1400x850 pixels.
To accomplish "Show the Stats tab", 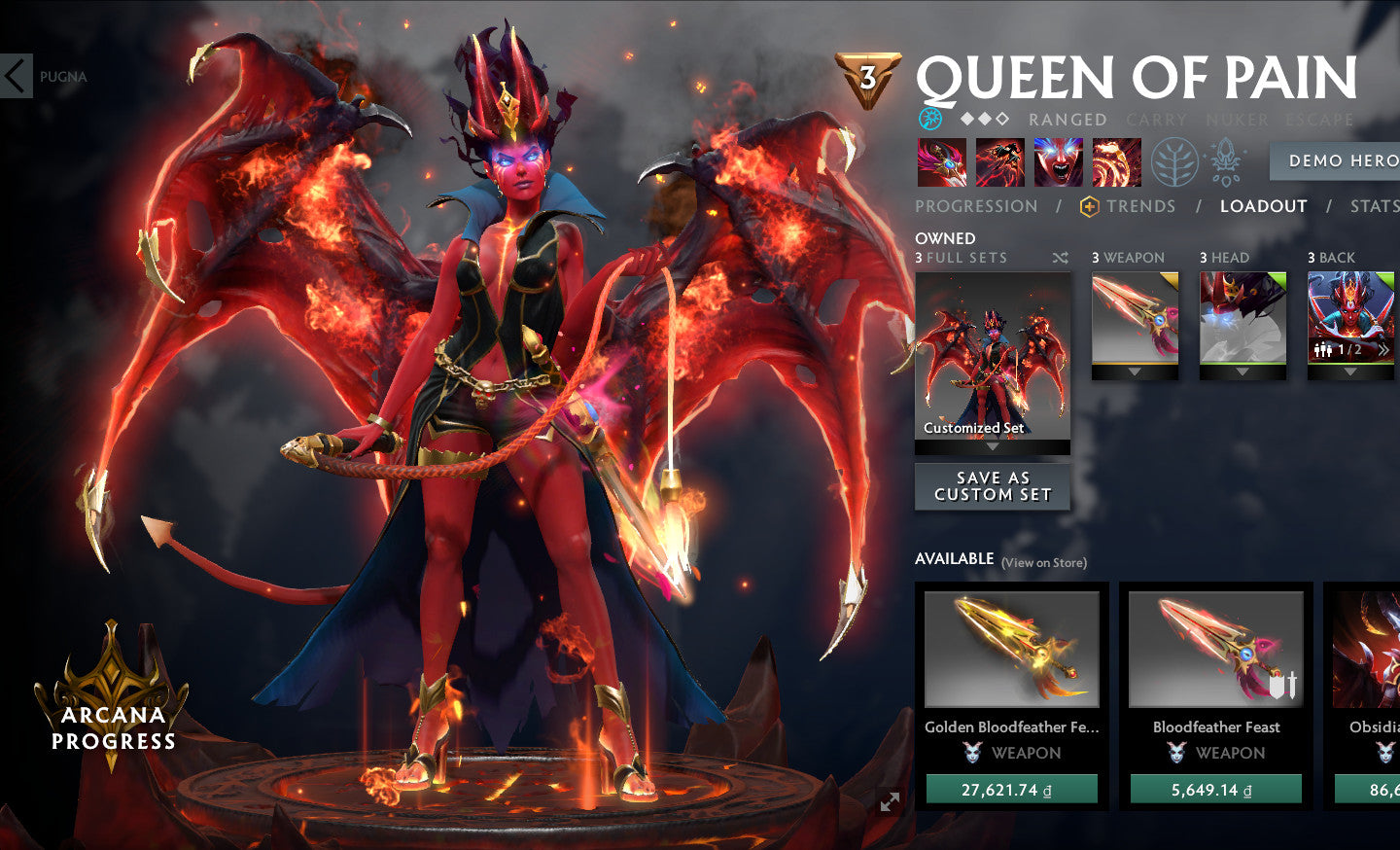I will (1374, 206).
